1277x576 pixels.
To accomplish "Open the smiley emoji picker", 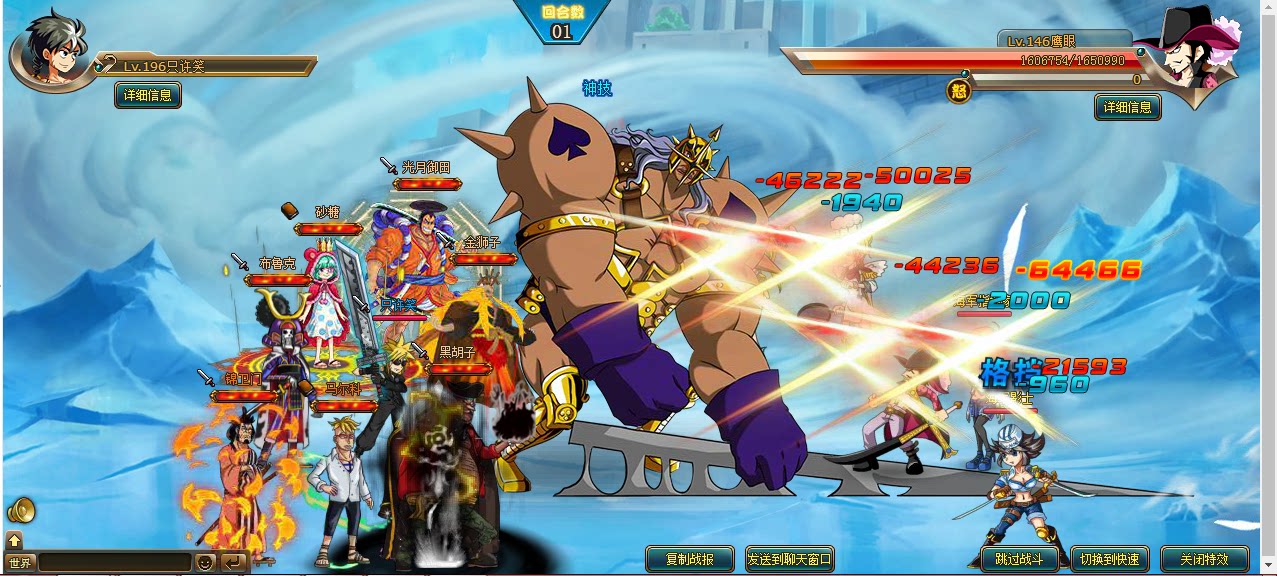I will [205, 563].
